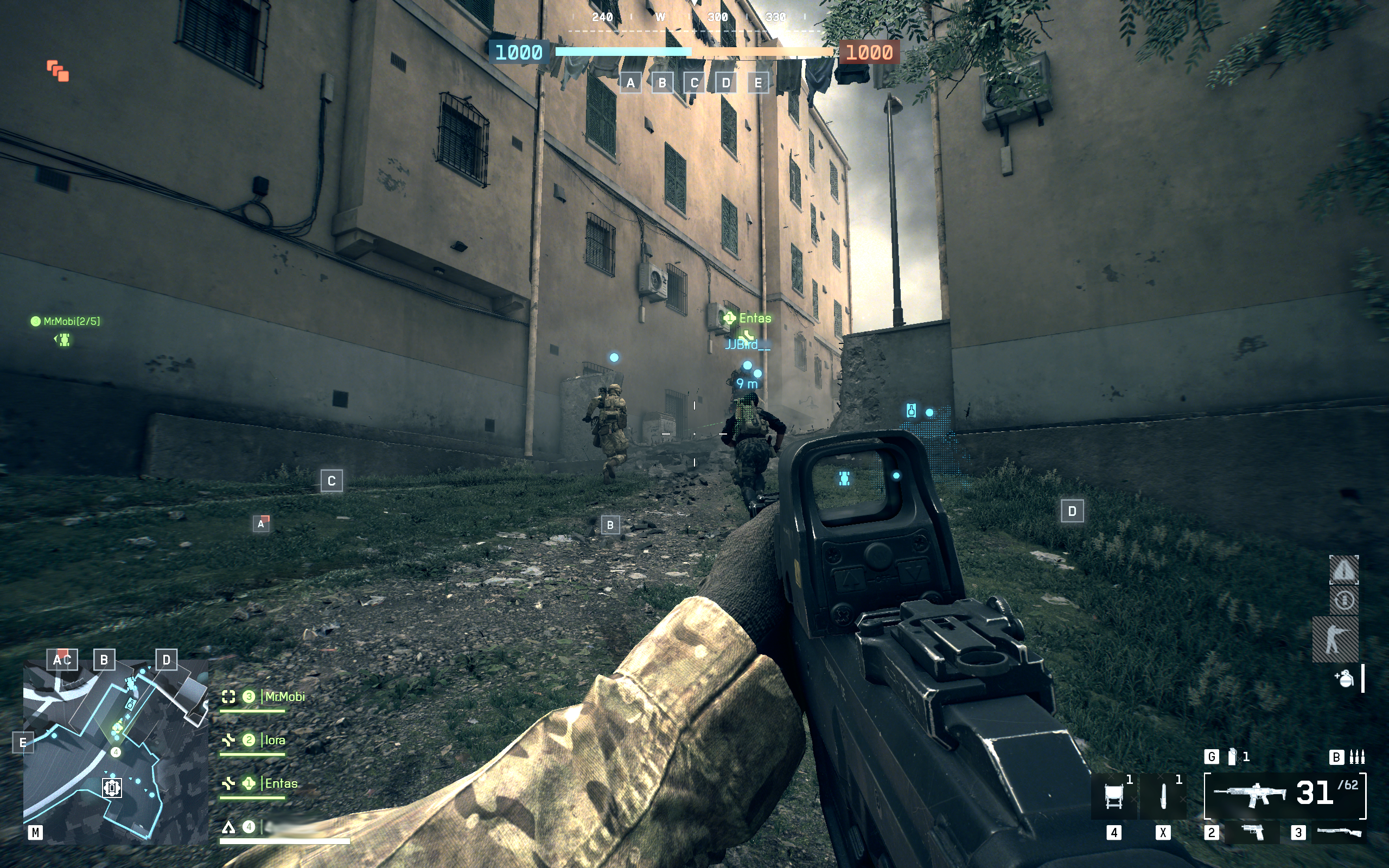Switch to the pistol sidearm slot
This screenshot has height=868, width=1389.
1252,832
